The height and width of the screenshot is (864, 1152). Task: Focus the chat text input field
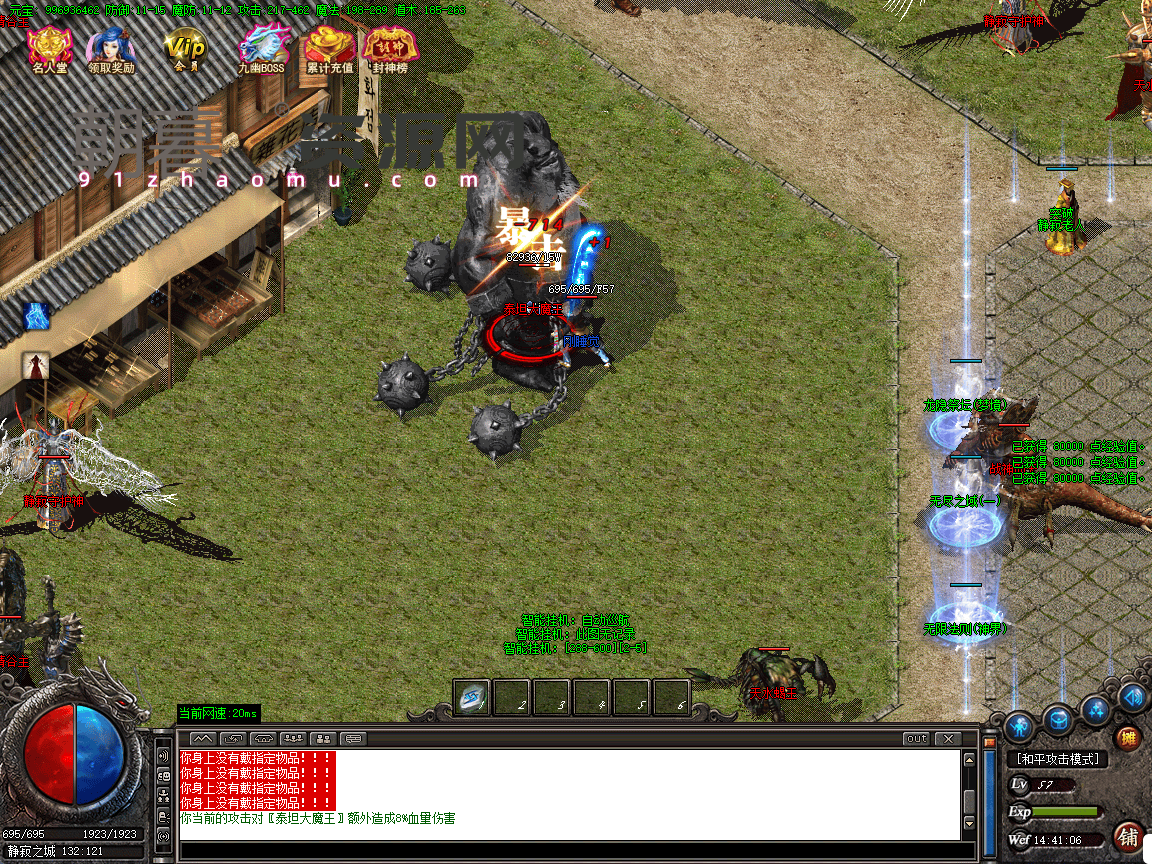pyautogui.click(x=570, y=849)
